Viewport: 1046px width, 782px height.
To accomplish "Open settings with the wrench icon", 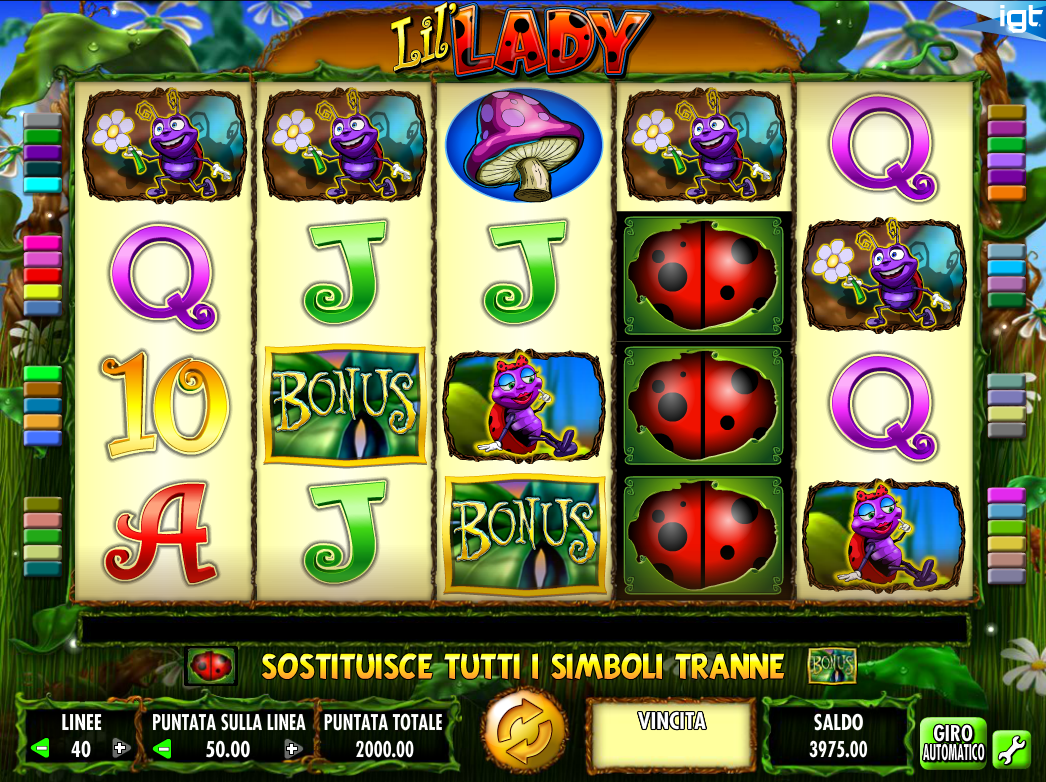I will (x=1011, y=747).
